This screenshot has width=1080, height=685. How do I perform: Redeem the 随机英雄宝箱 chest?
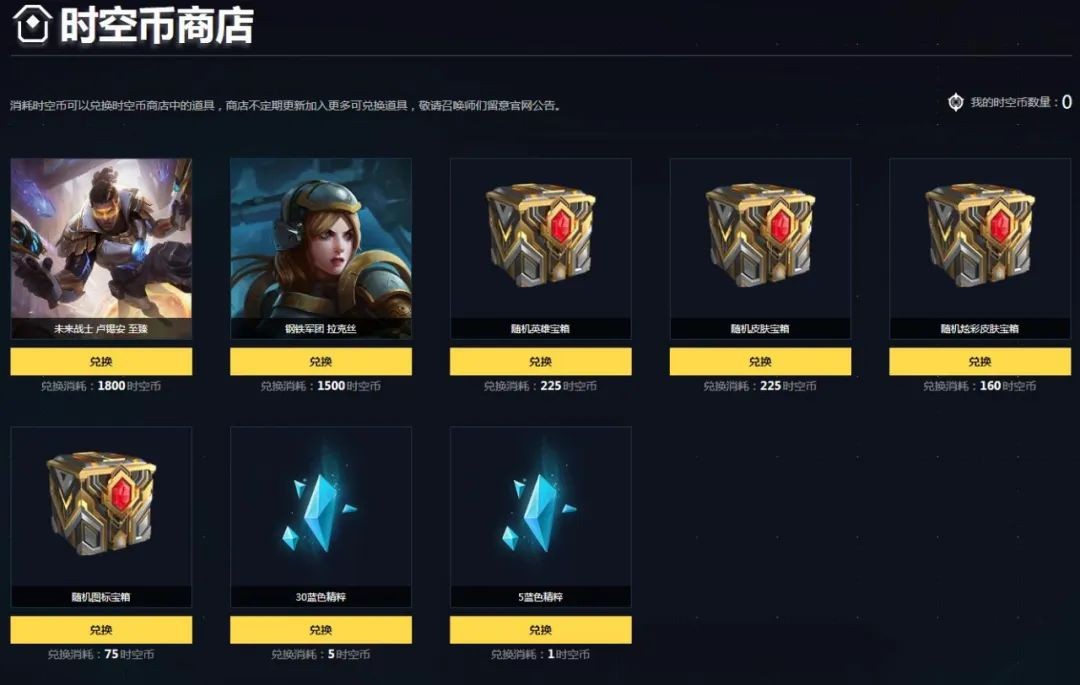click(x=540, y=361)
